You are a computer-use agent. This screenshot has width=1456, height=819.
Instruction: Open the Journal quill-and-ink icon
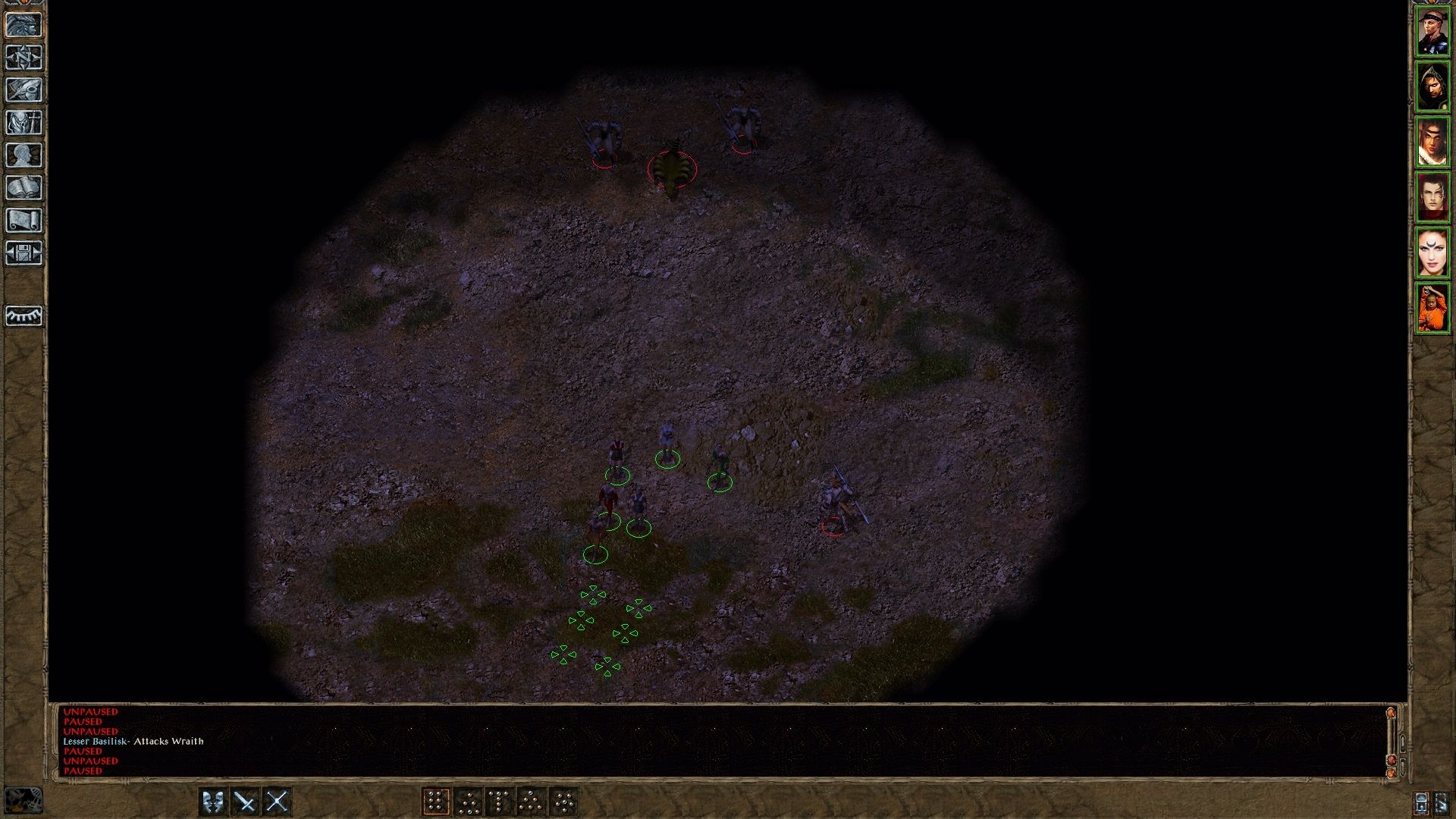[x=25, y=89]
